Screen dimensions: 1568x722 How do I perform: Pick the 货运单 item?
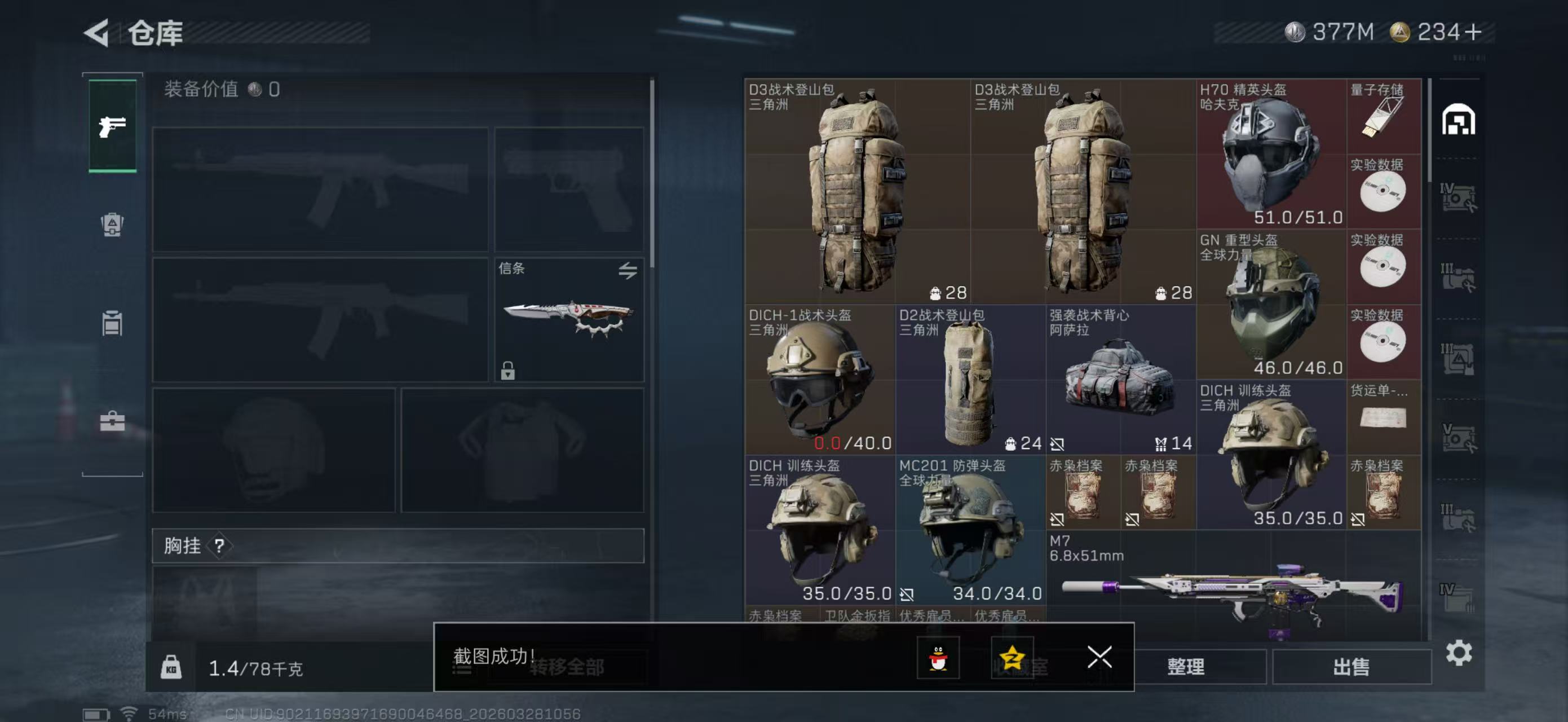(x=1383, y=417)
